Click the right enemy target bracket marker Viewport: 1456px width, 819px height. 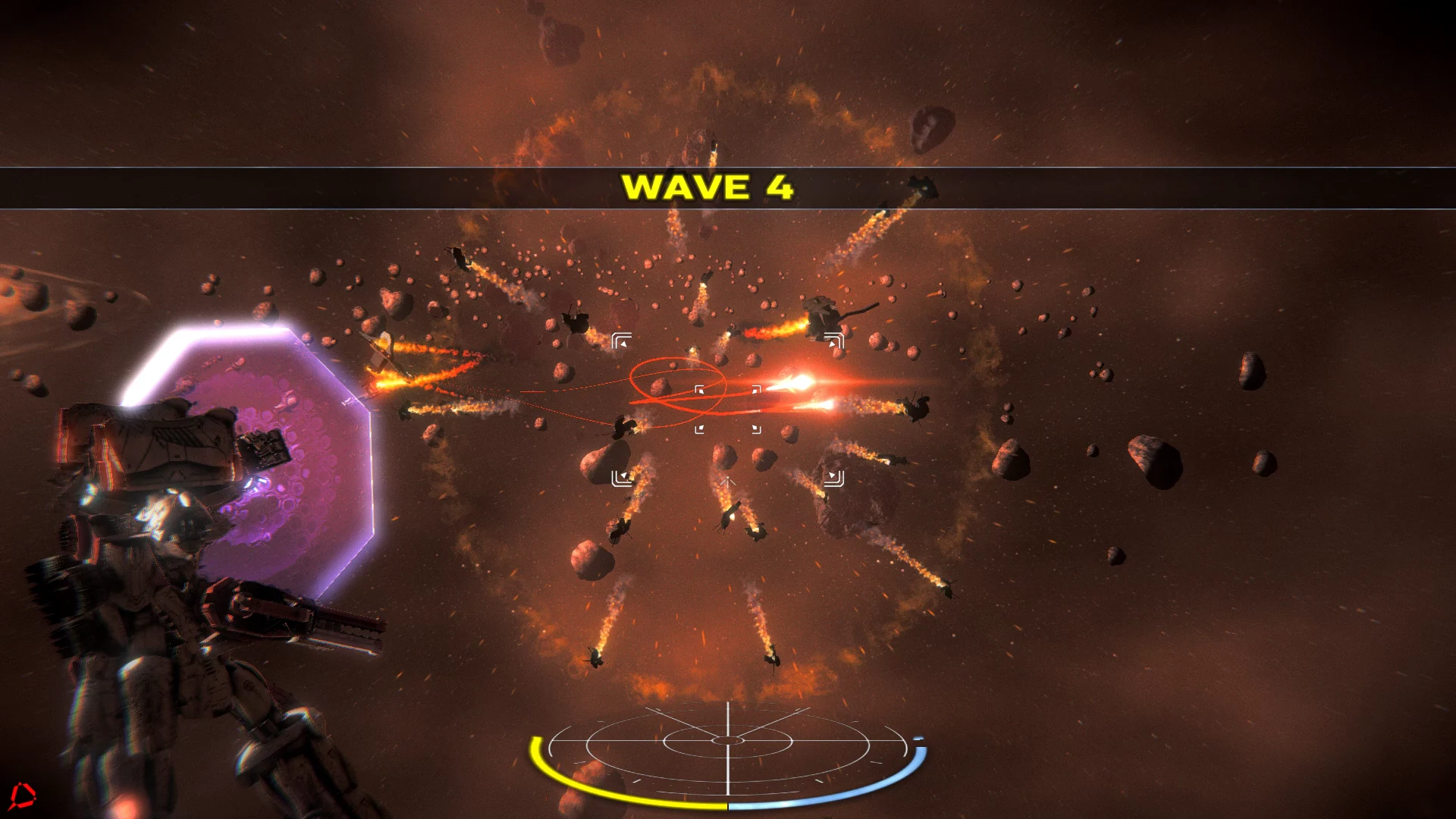[x=834, y=340]
